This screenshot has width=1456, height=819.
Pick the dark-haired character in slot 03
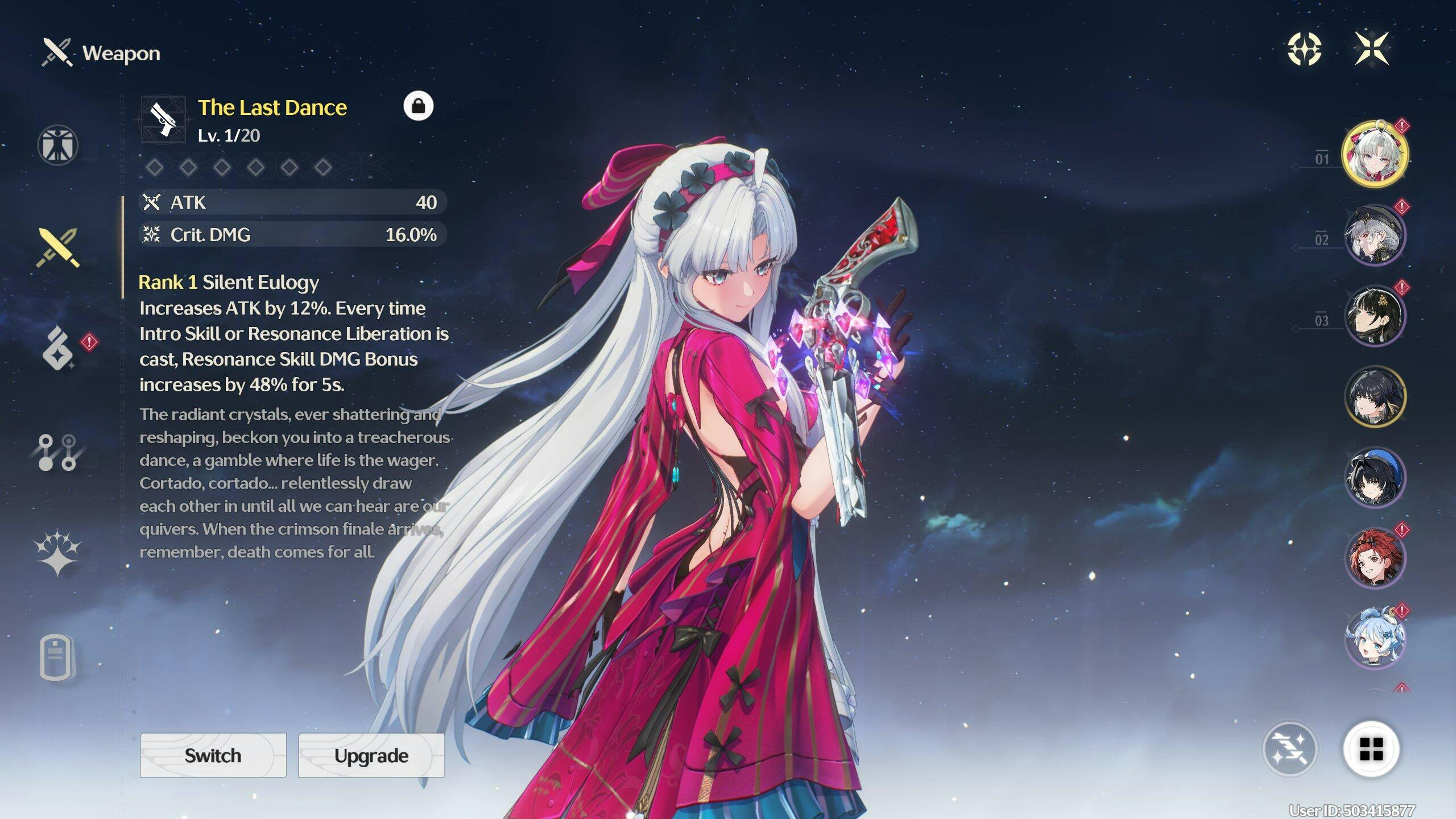click(x=1375, y=316)
